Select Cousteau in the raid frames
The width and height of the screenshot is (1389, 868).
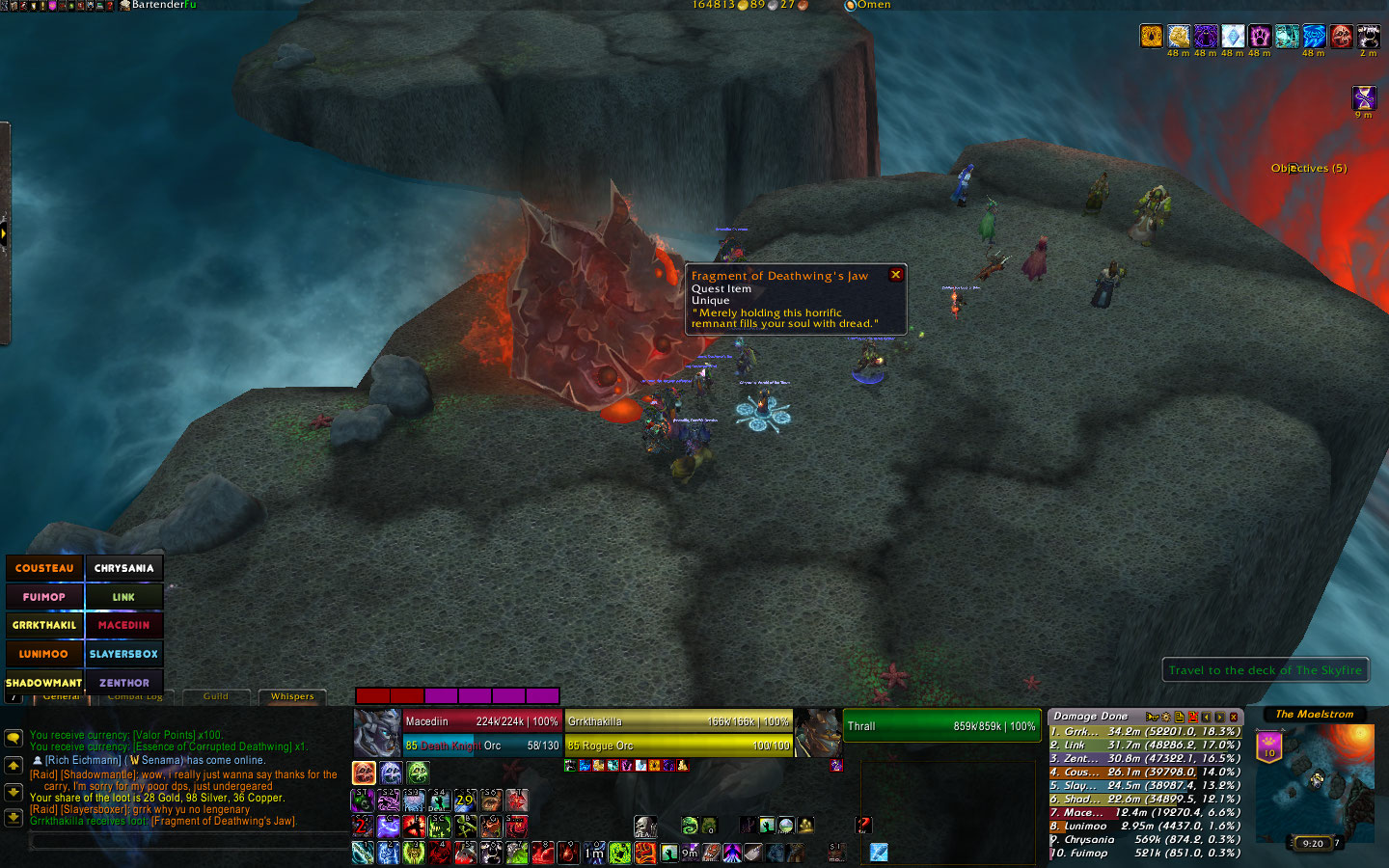point(44,568)
